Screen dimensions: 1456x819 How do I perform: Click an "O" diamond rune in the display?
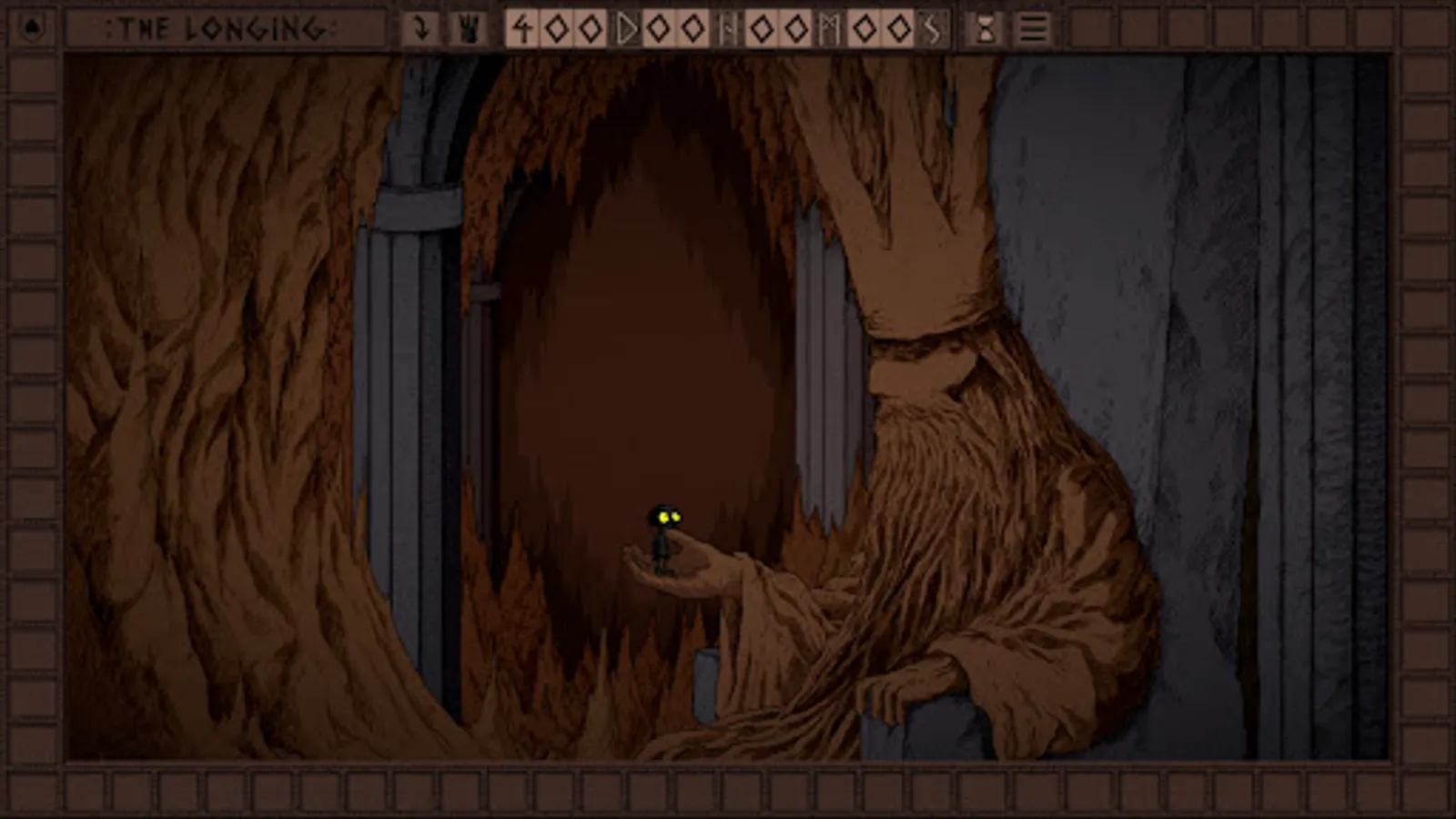point(557,29)
